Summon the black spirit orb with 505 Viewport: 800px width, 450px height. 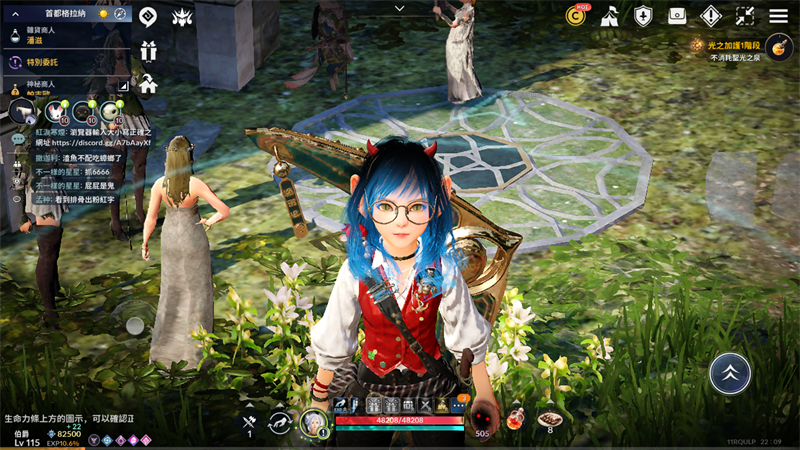483,418
